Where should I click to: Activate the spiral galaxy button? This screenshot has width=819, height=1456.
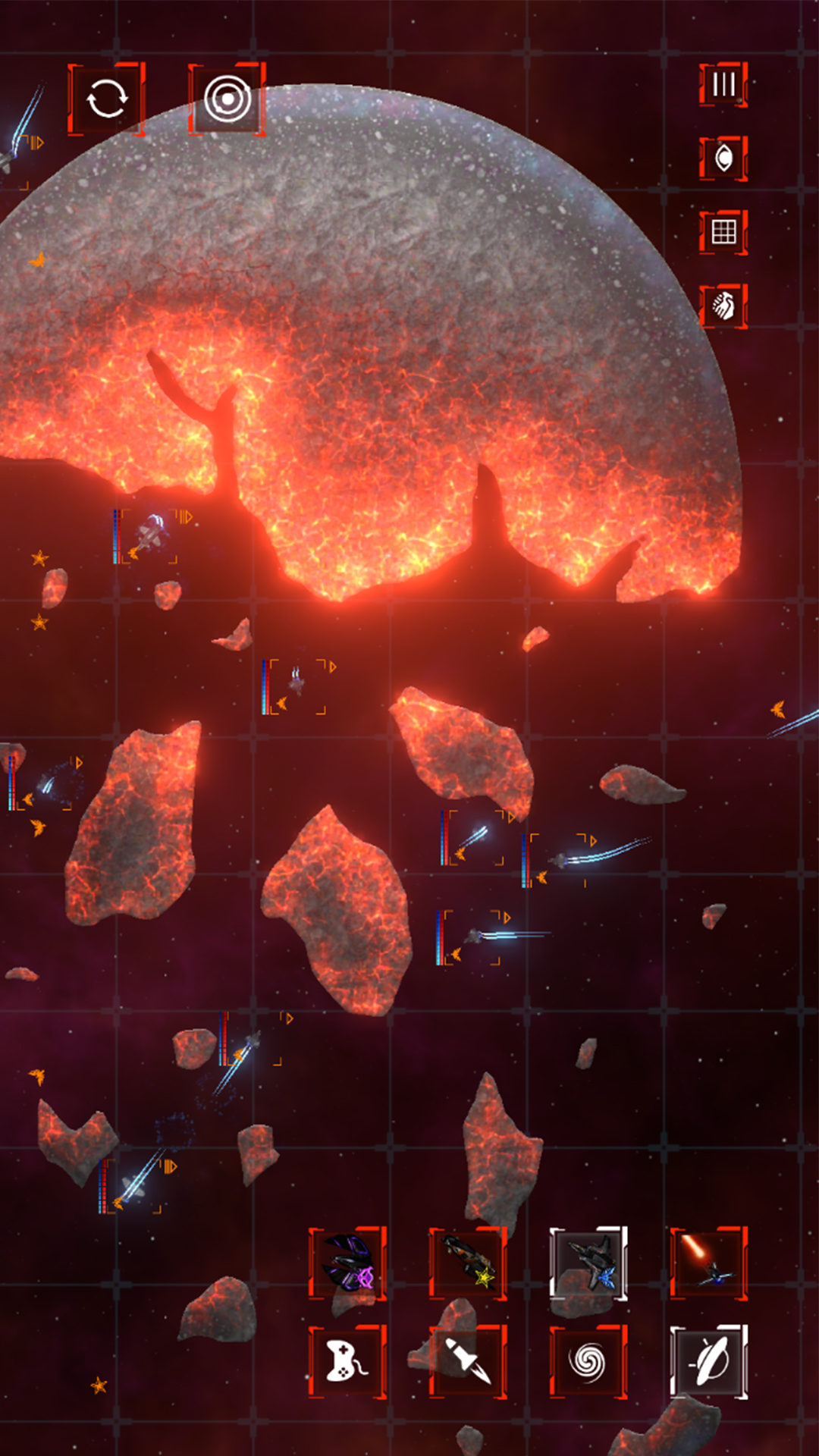click(x=588, y=1361)
